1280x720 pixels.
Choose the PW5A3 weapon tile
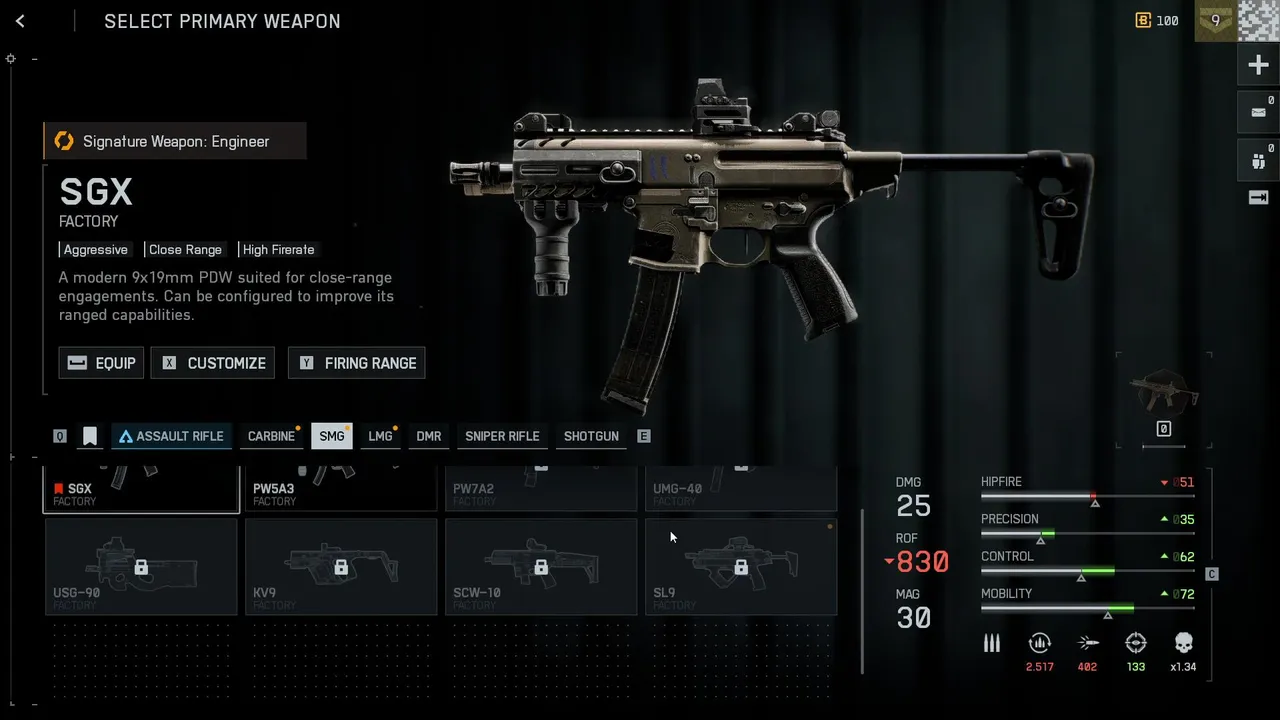(x=341, y=489)
